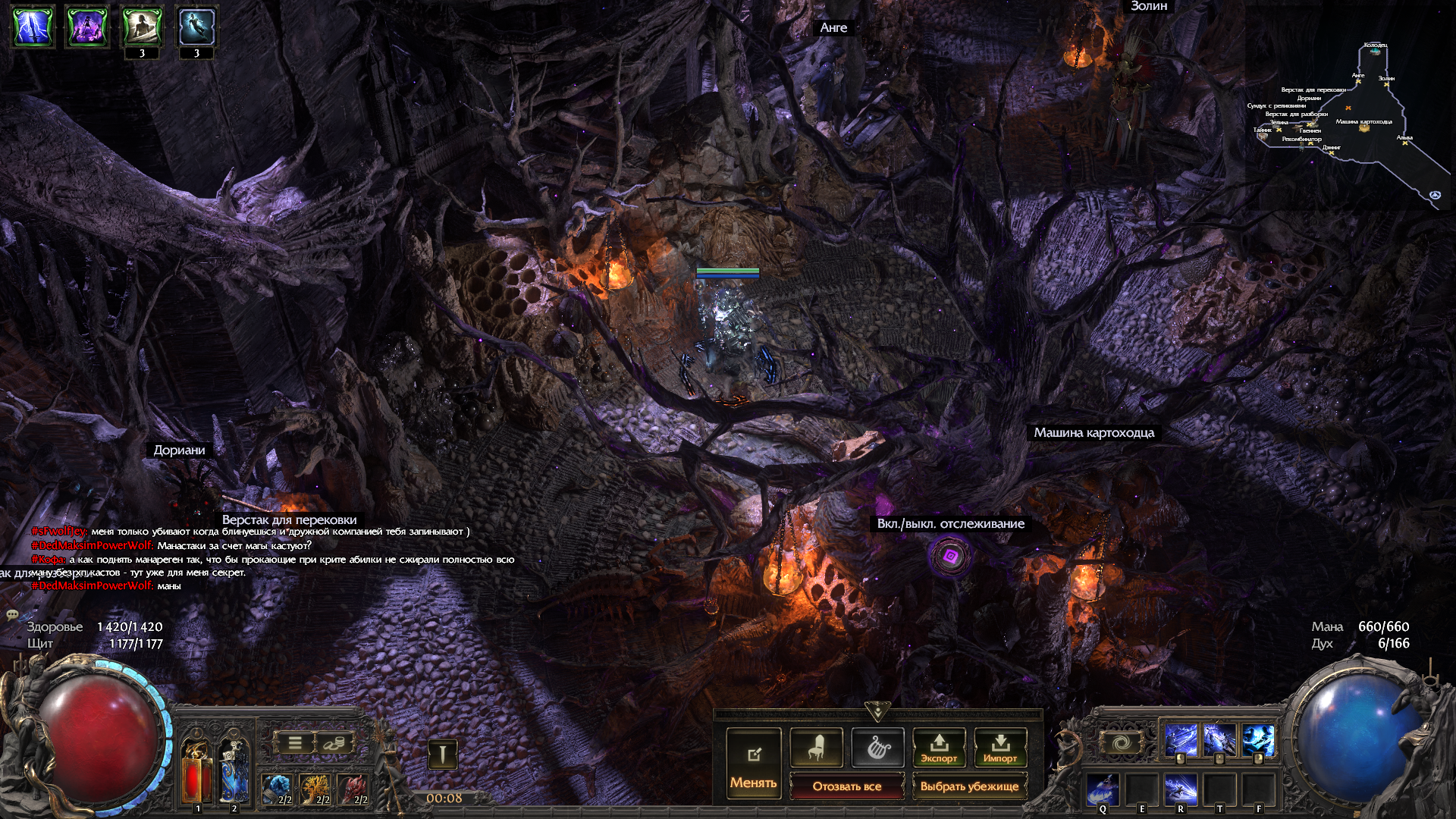
Task: Open the three-line main menu button
Action: [295, 743]
